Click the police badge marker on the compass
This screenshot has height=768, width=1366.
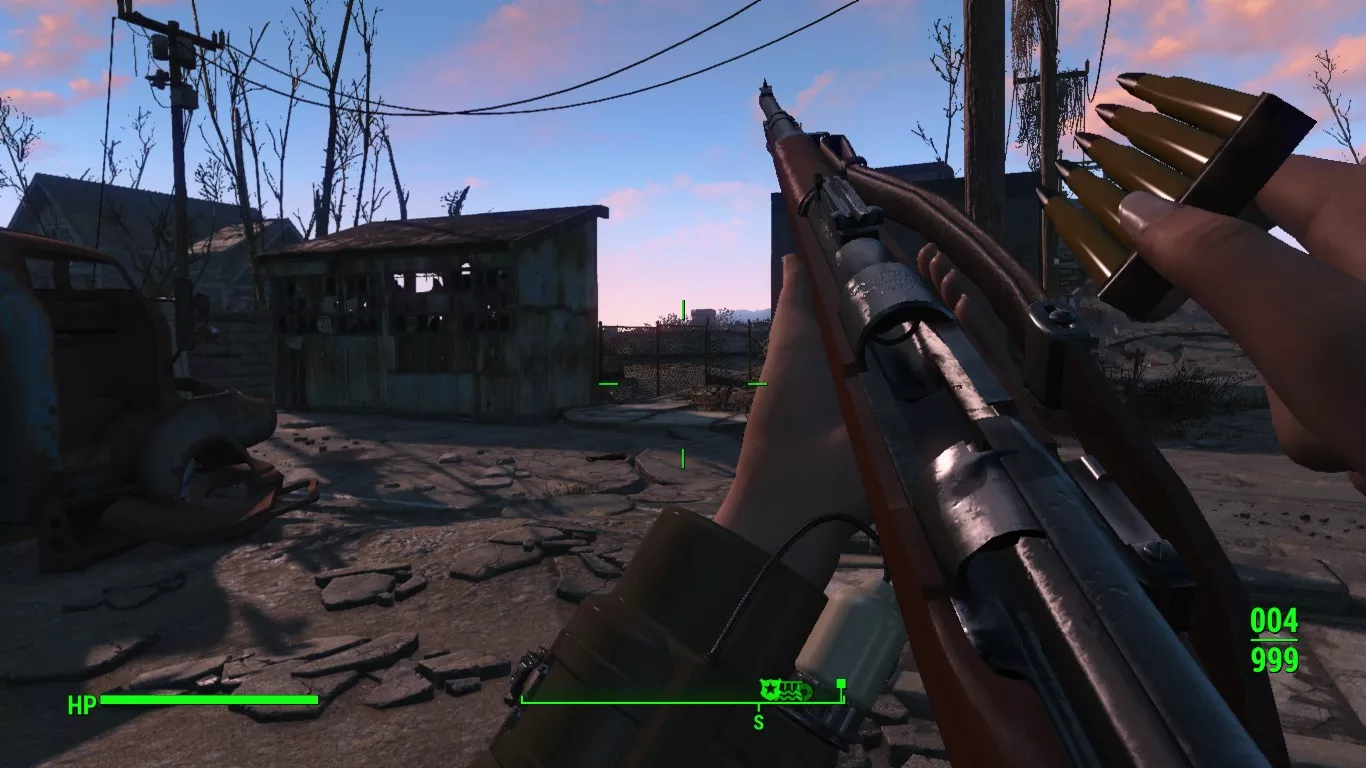pos(769,690)
